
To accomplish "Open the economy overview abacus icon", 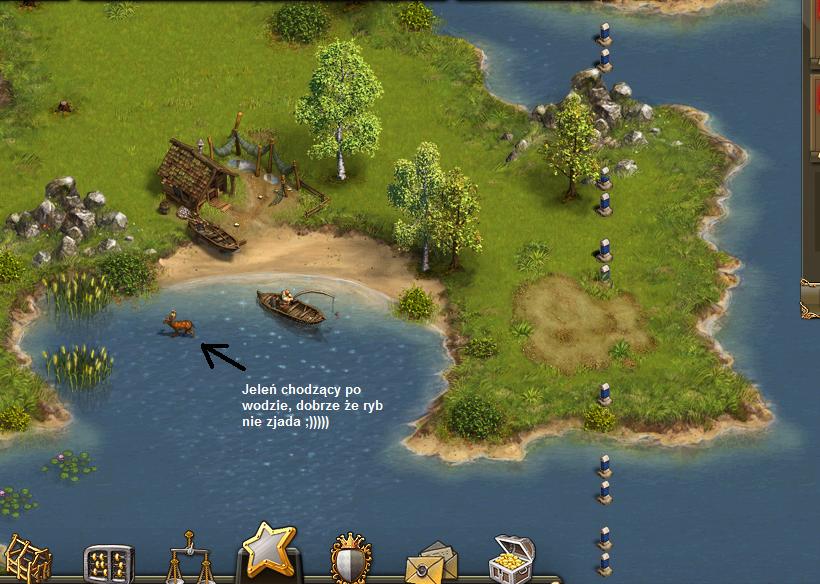I will coord(108,564).
